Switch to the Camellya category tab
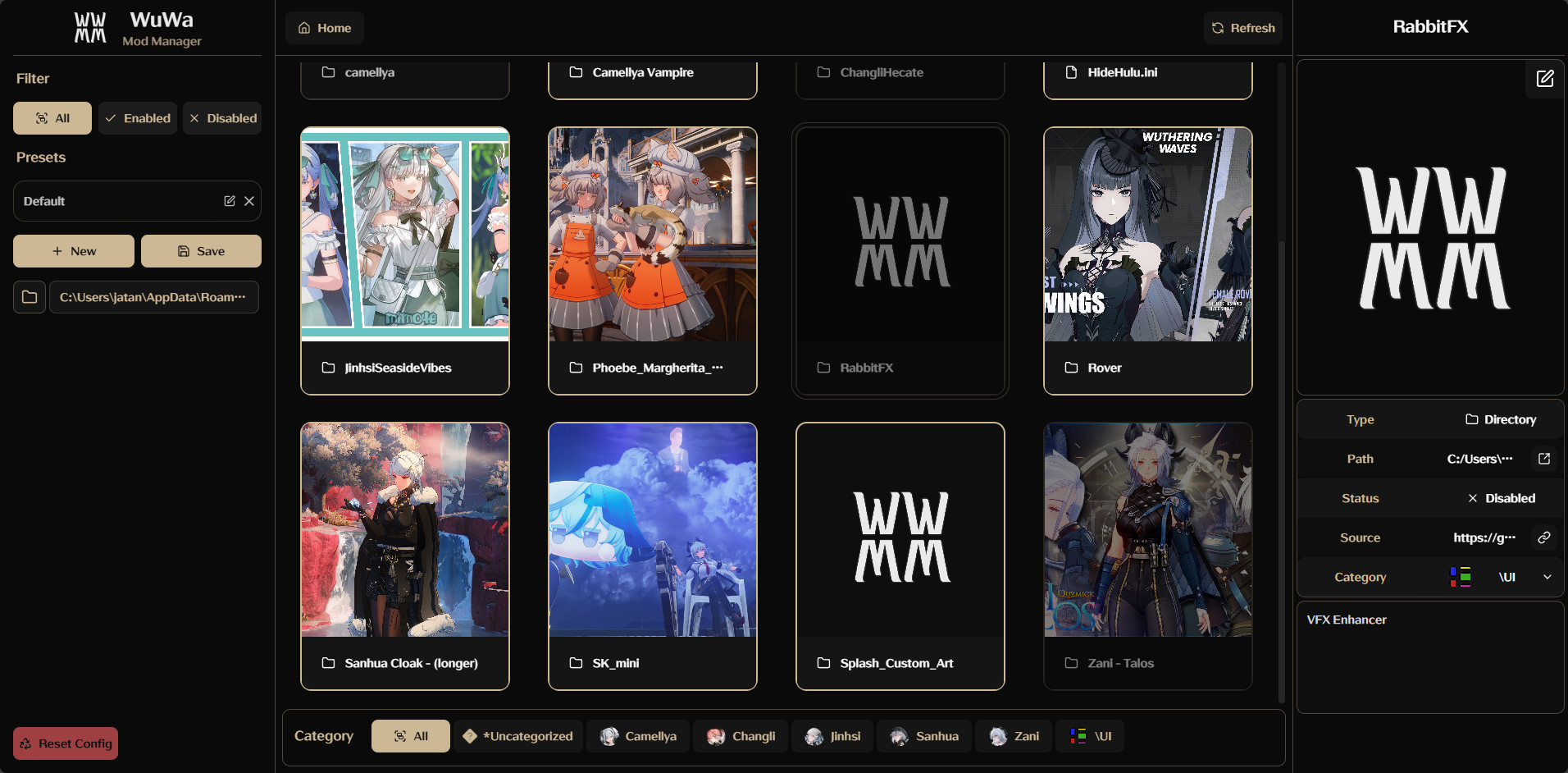 pyautogui.click(x=638, y=736)
